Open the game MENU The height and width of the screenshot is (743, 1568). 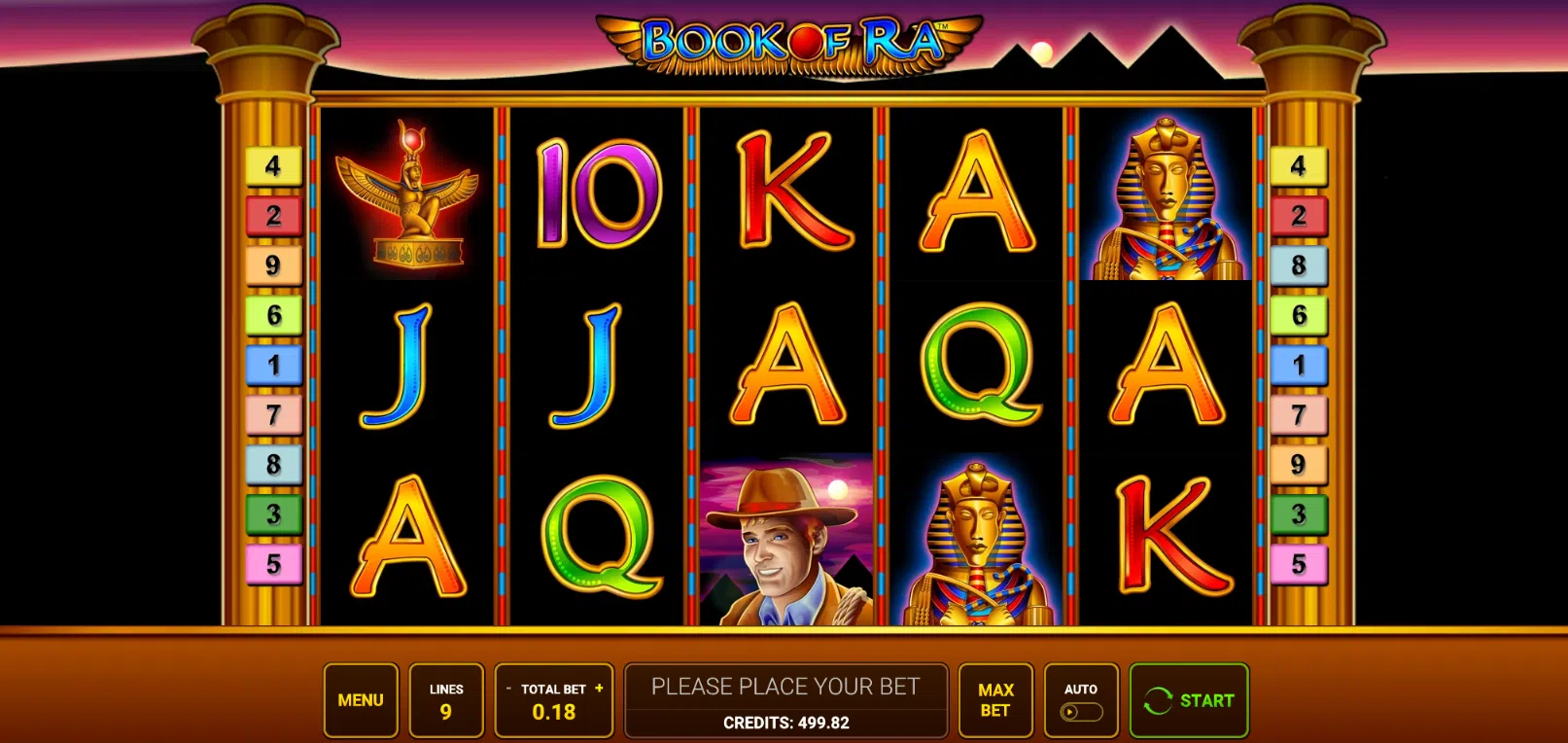click(361, 699)
